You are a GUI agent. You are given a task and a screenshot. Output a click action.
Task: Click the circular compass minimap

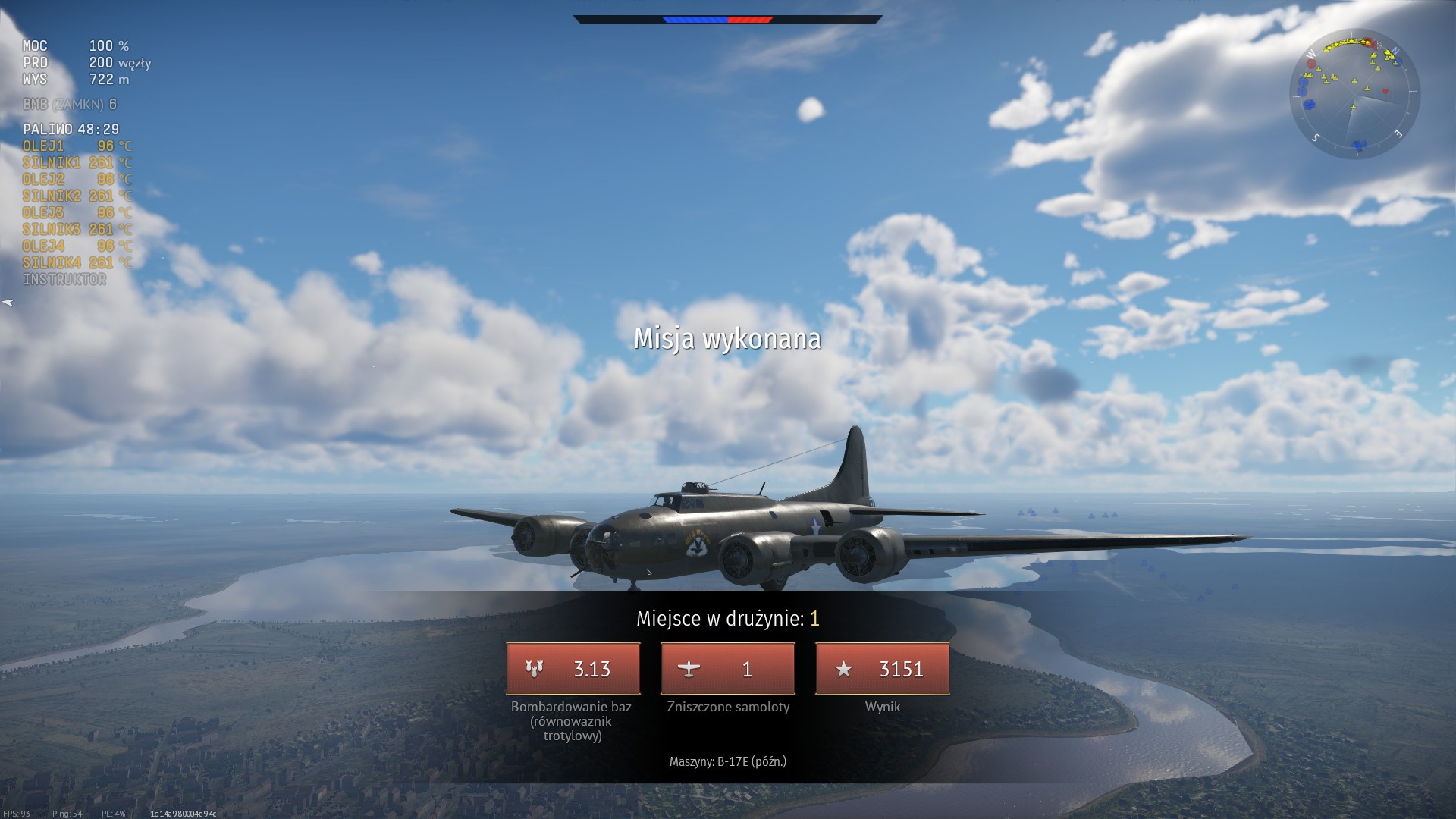pyautogui.click(x=1354, y=95)
